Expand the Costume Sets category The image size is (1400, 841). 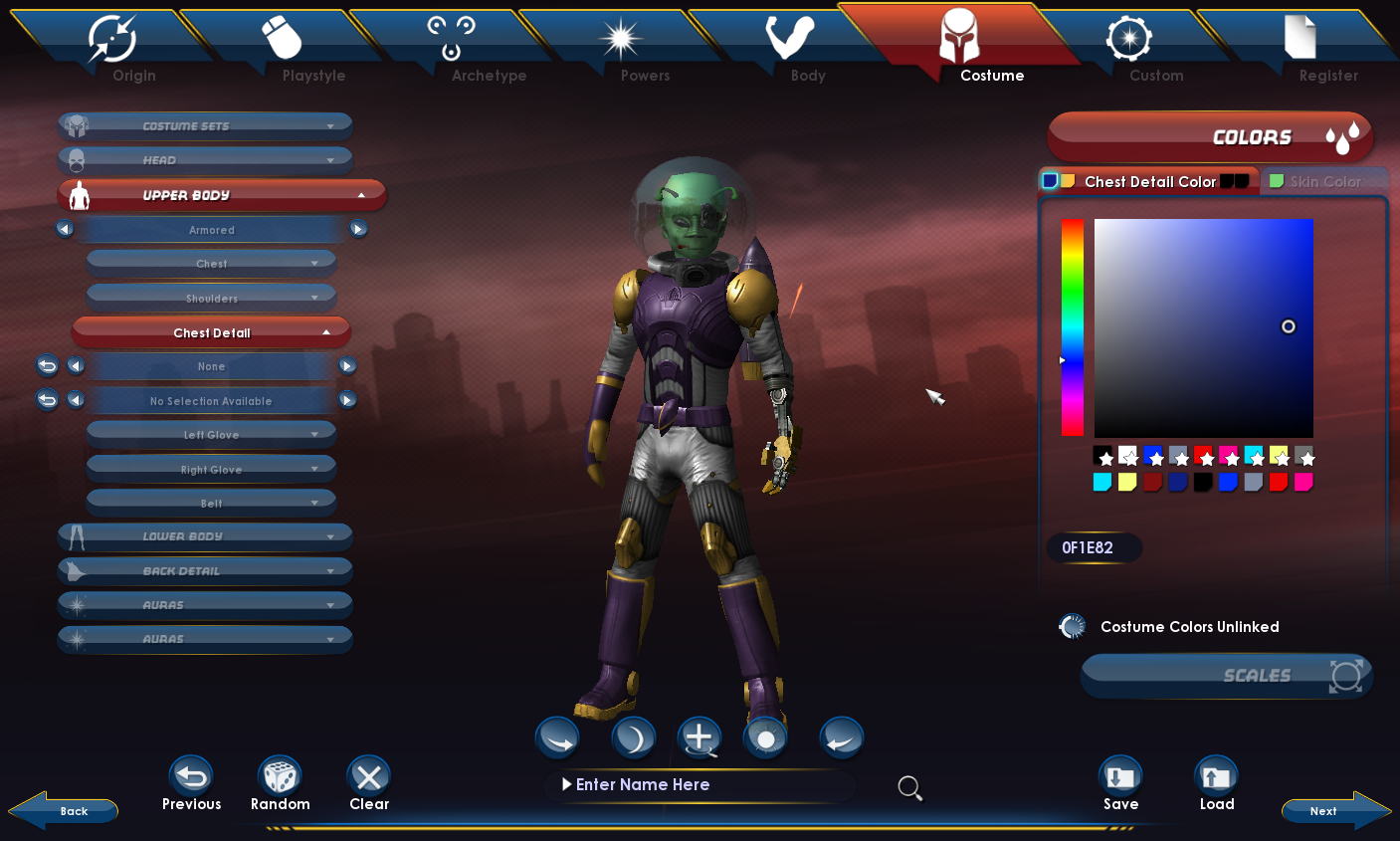click(x=205, y=126)
